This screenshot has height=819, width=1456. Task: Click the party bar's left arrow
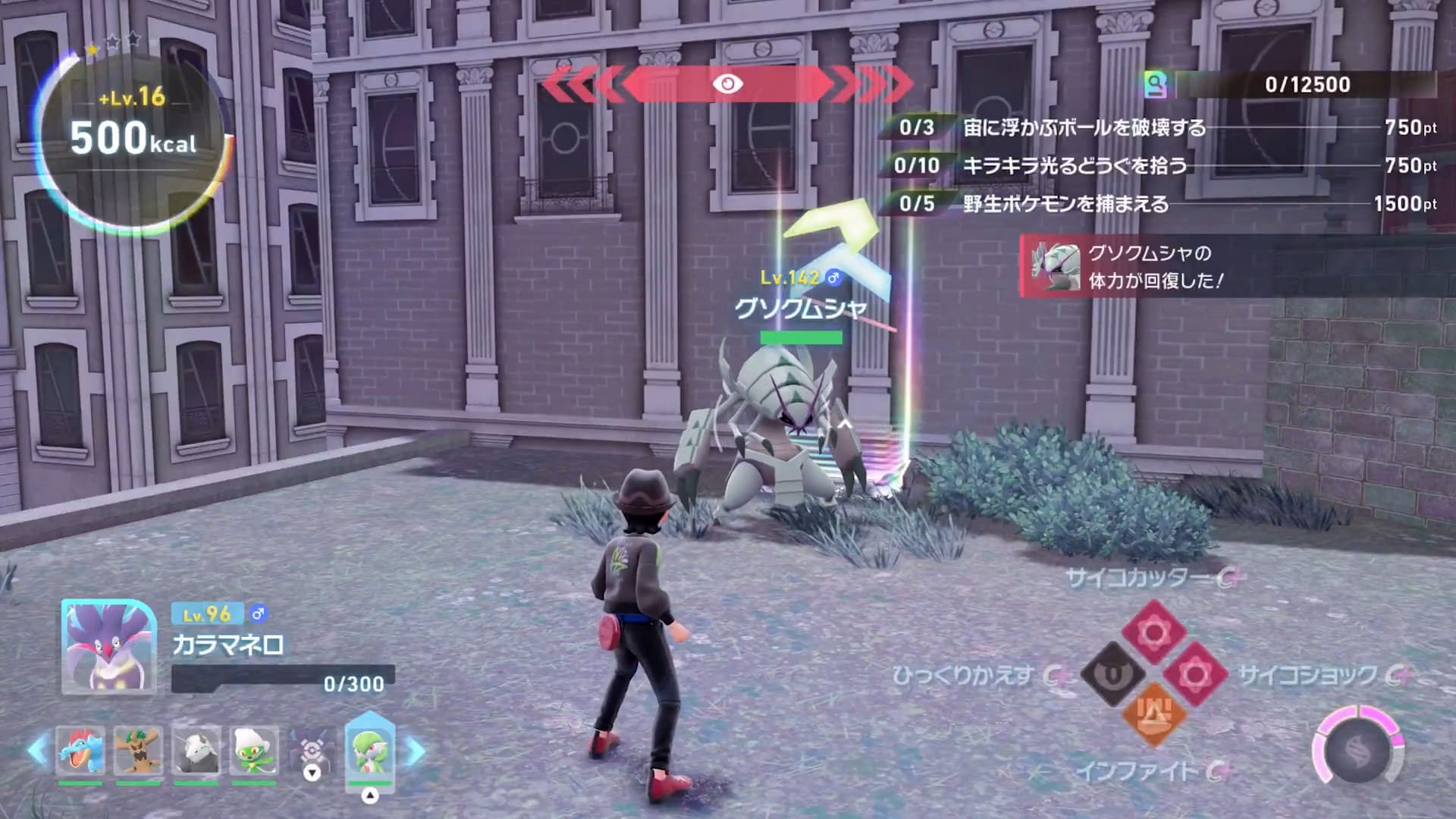[x=36, y=750]
